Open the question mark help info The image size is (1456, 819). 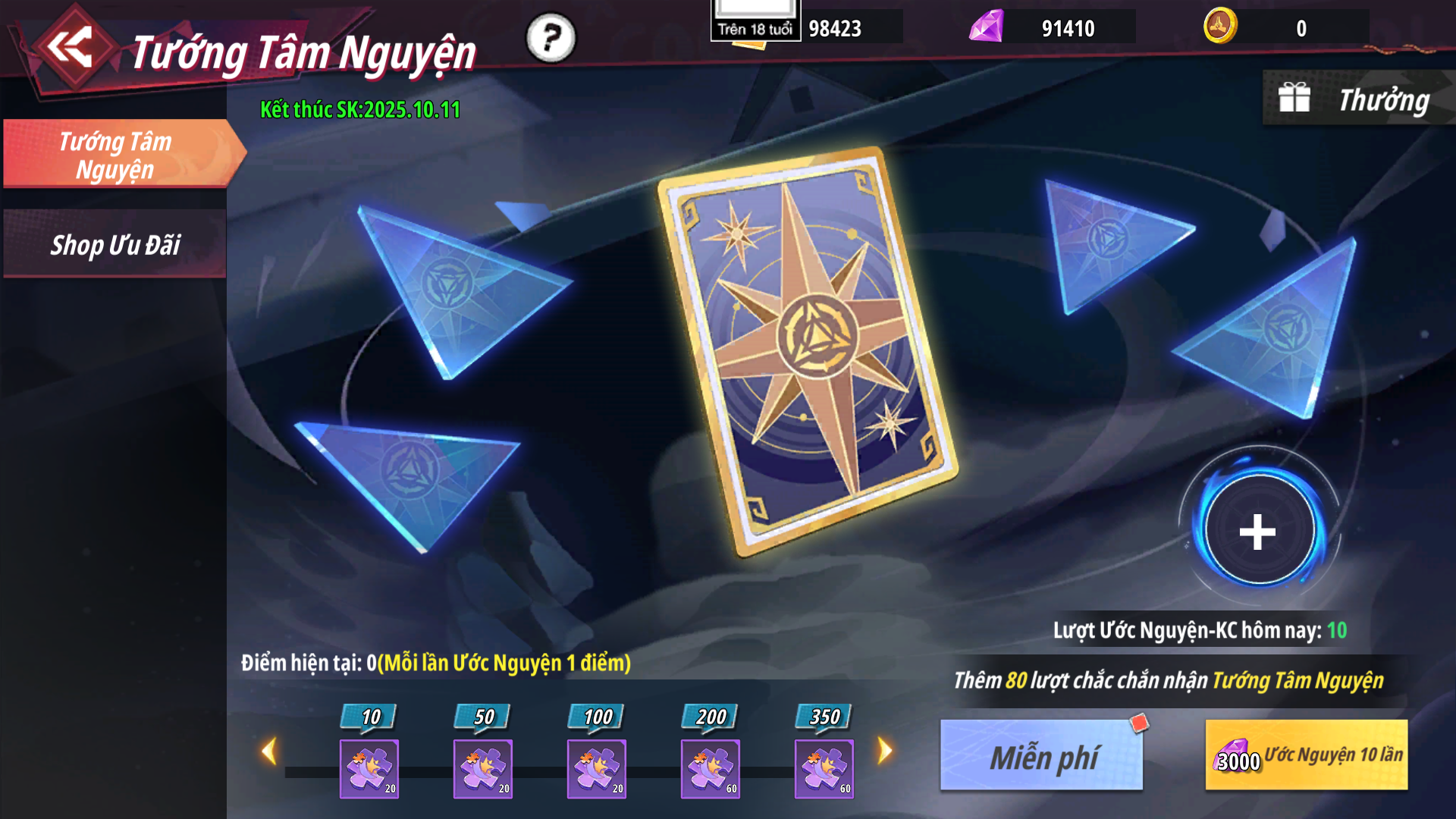551,38
